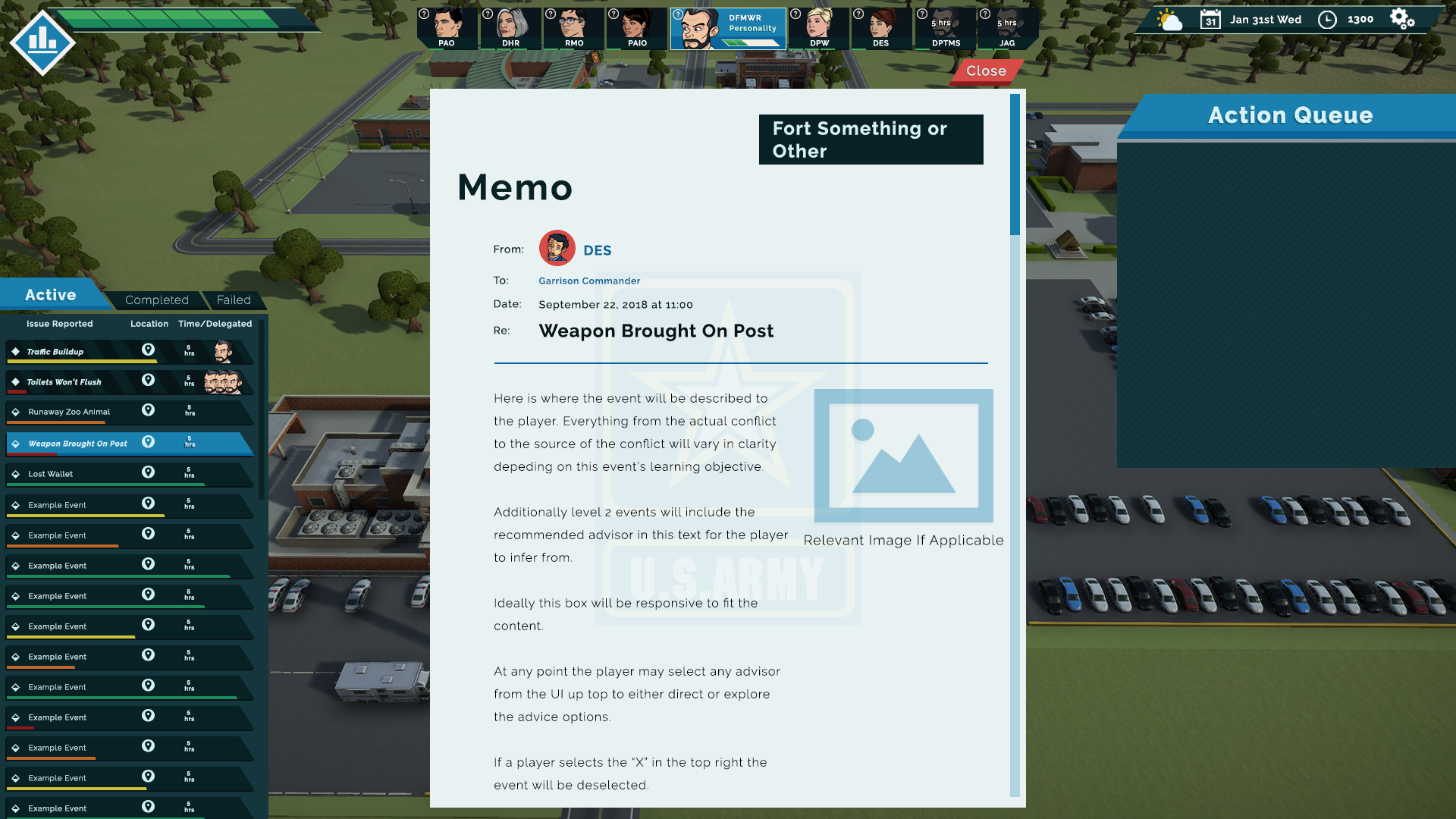This screenshot has height=819, width=1456.
Task: Switch to the Completed tab
Action: [x=156, y=300]
